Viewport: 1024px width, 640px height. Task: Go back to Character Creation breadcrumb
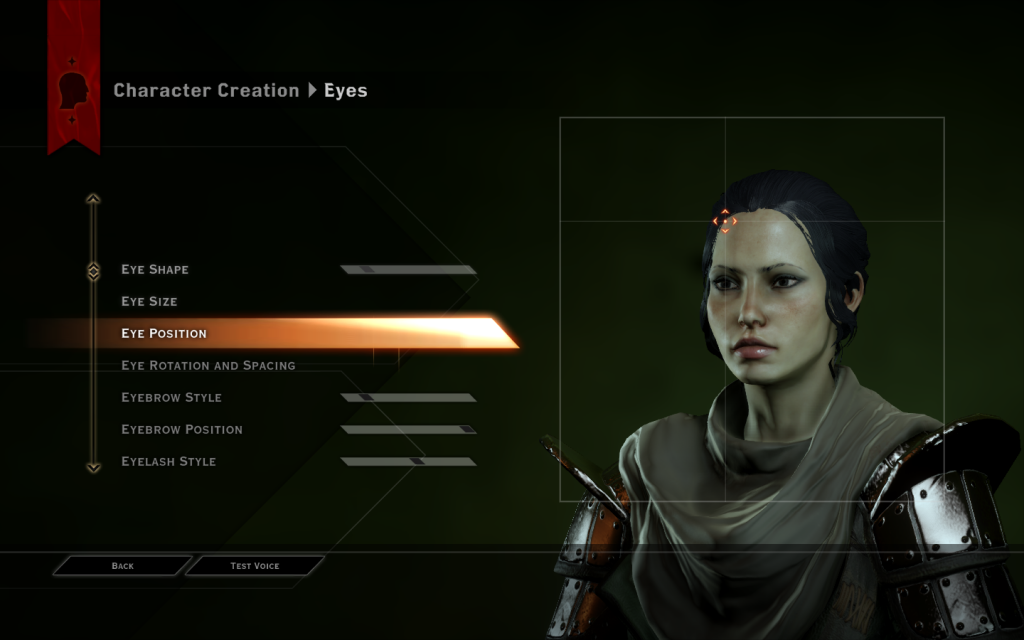206,90
